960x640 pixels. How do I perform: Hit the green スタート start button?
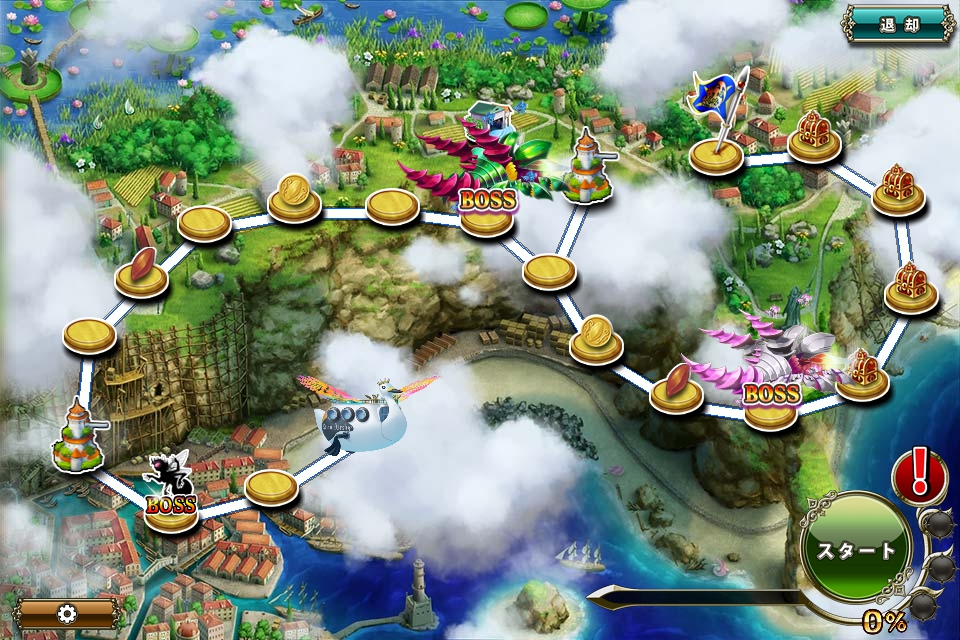pos(855,550)
